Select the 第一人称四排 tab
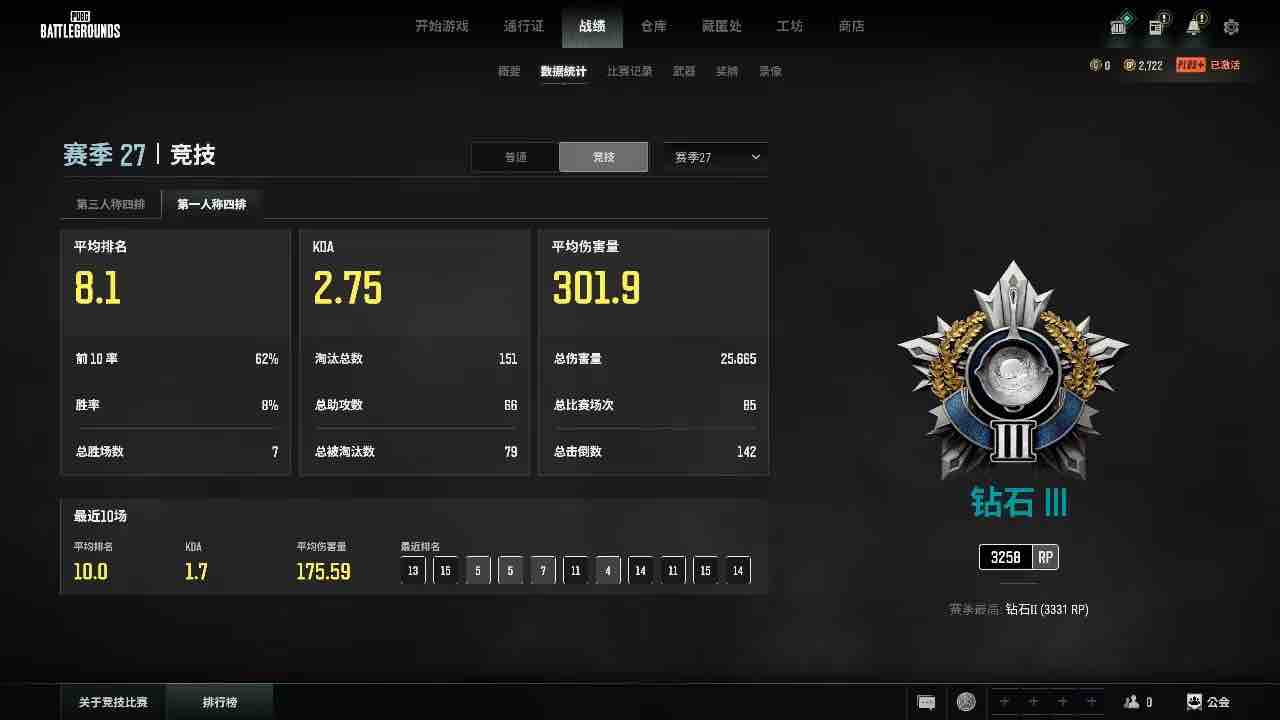 211,203
